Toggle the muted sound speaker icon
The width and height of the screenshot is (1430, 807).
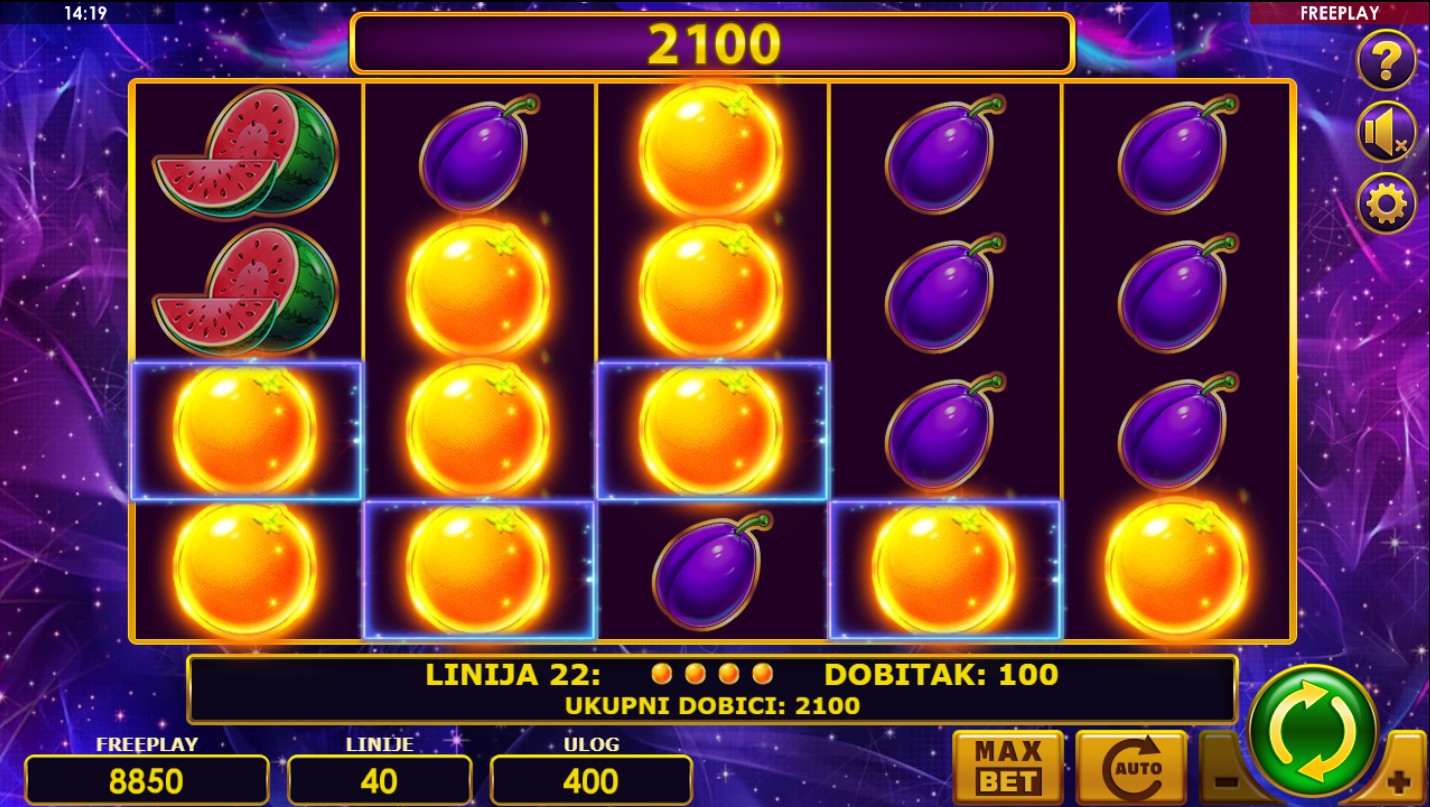(1385, 132)
